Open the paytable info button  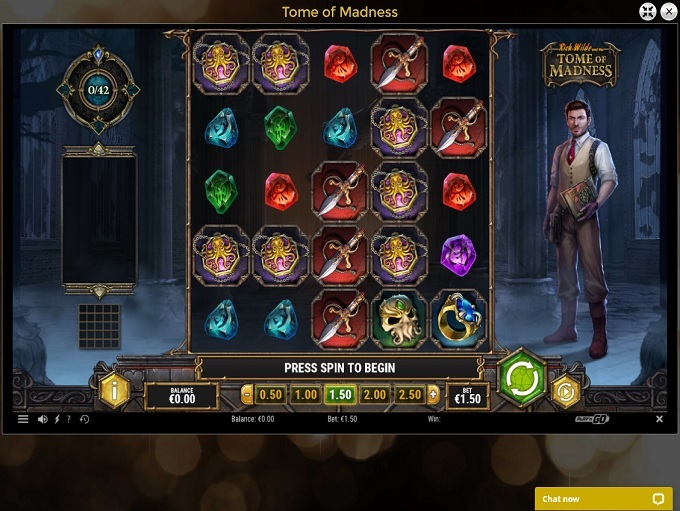pos(114,391)
